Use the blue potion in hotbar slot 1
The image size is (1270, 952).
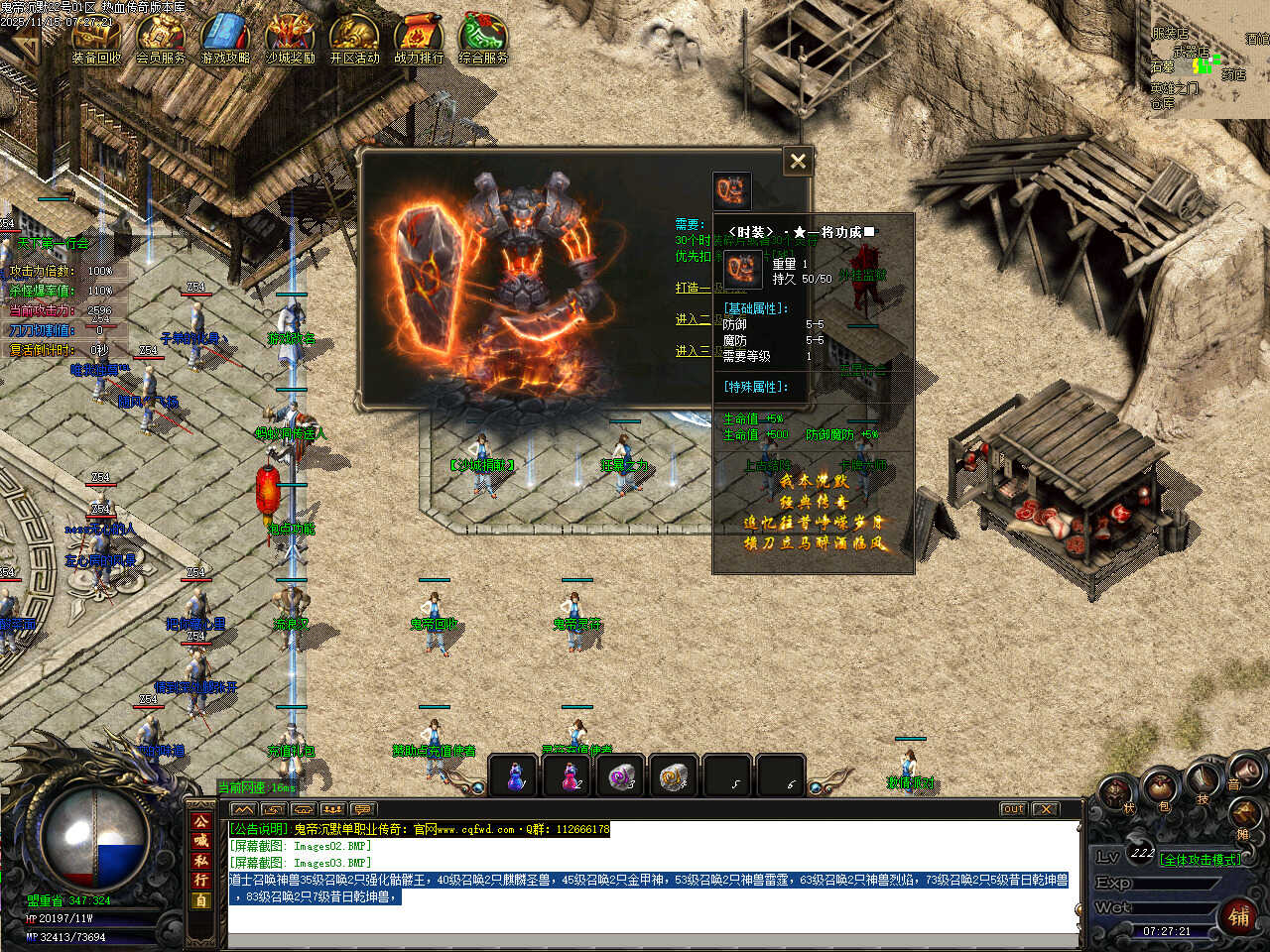(x=515, y=776)
